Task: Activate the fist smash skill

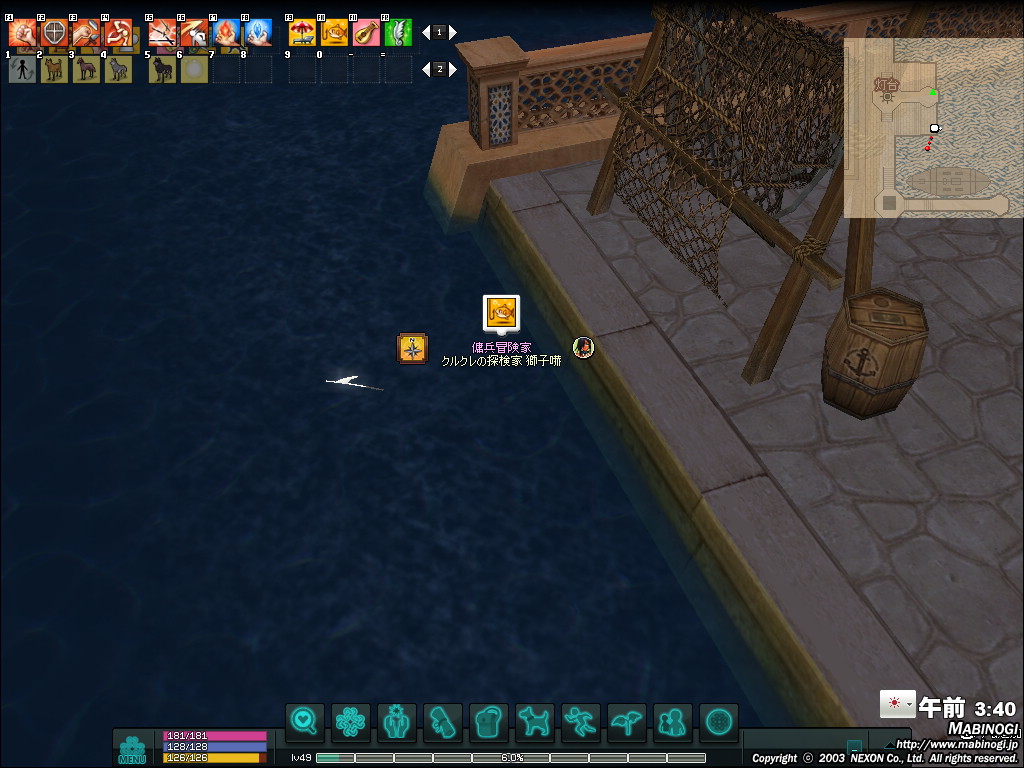Action: [x=22, y=33]
